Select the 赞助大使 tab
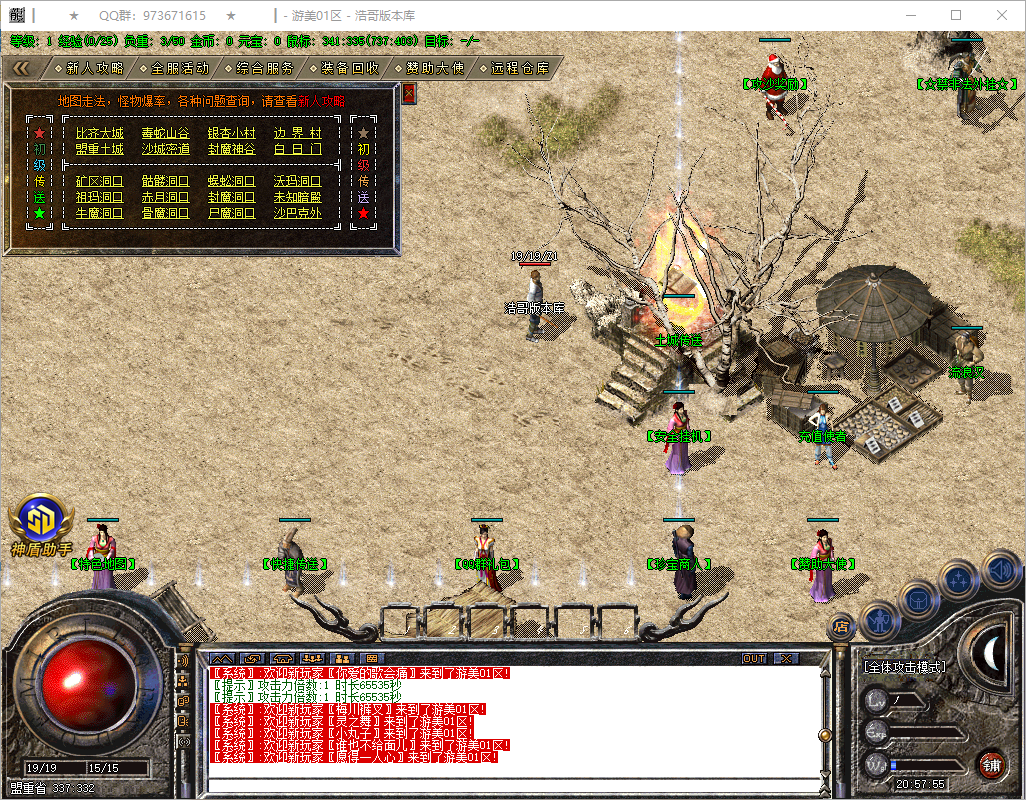The width and height of the screenshot is (1026, 800). [435, 68]
